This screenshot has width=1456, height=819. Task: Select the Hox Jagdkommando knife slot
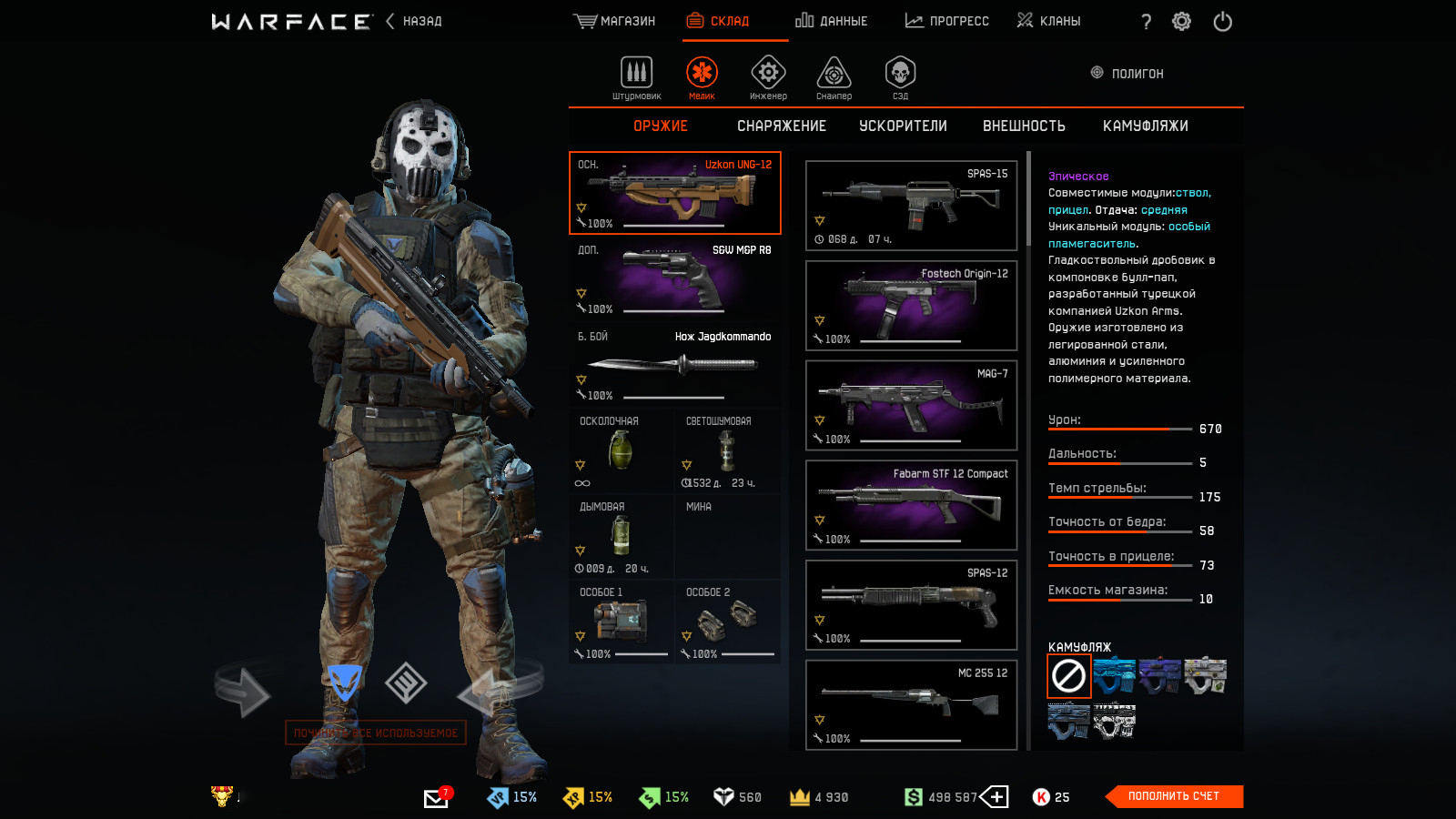click(674, 365)
